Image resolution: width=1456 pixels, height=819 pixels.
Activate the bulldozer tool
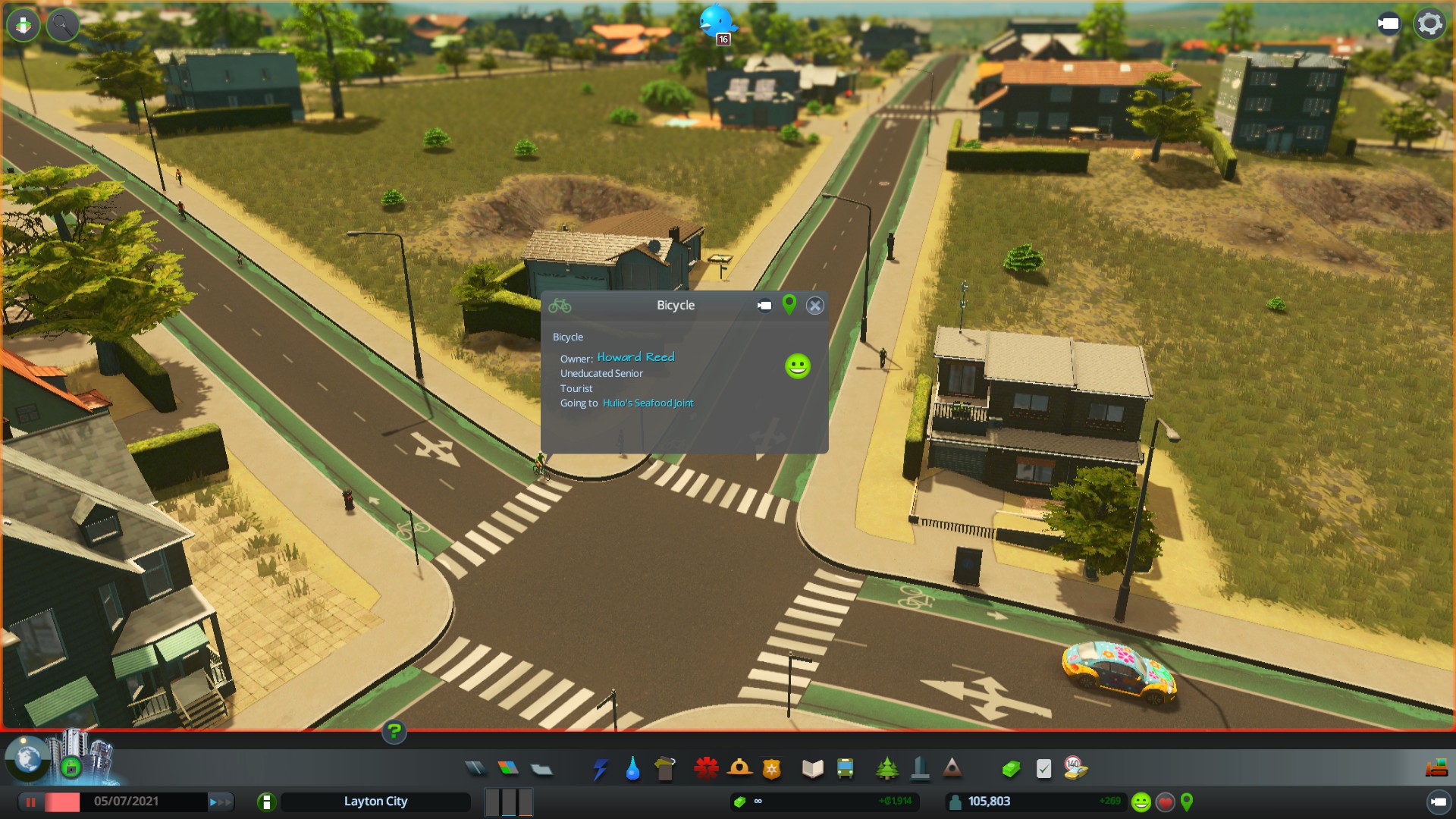coord(1436,769)
